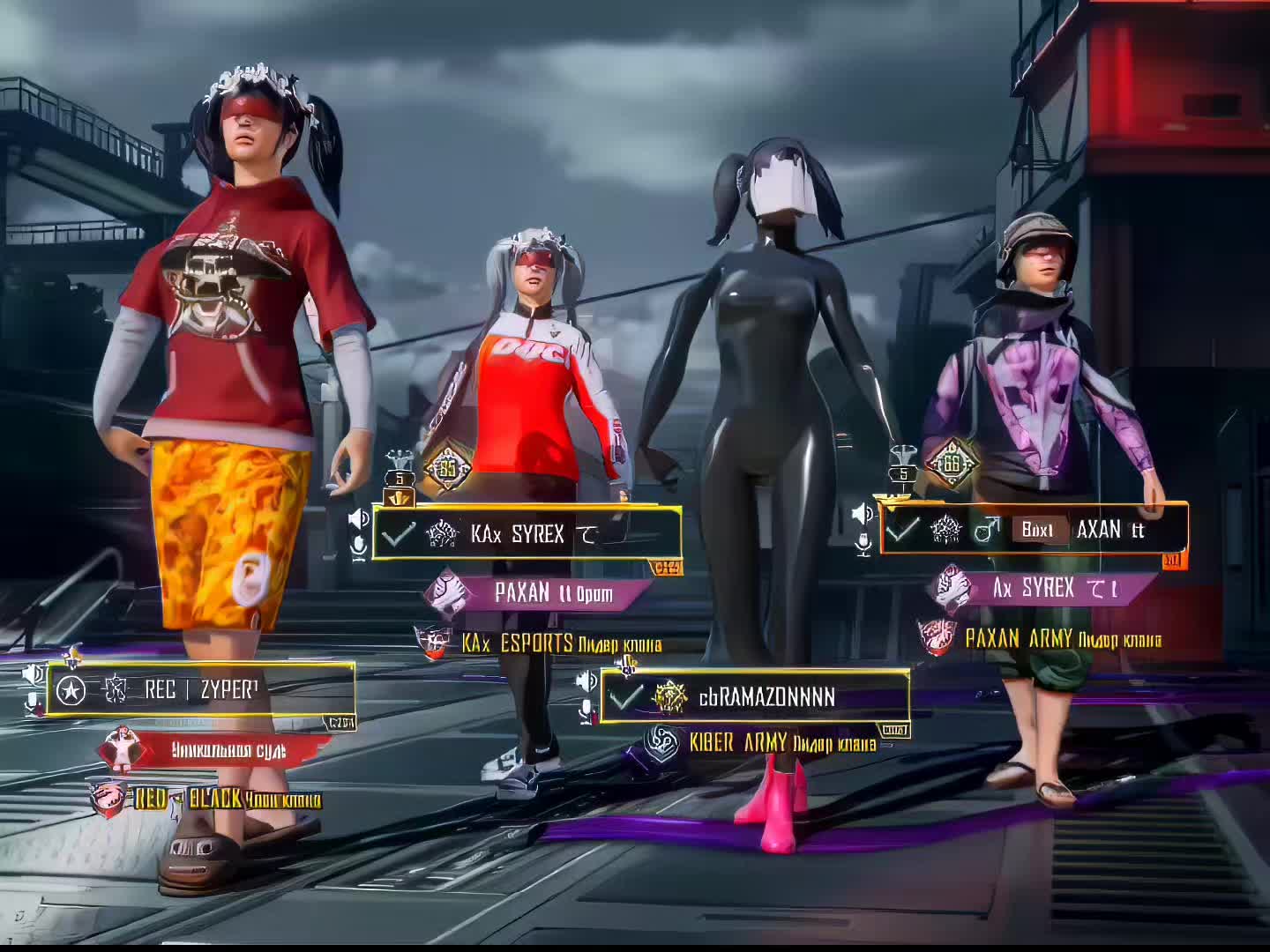Click the purple Ax SYREX title banner
The image size is (1270, 952).
[1056, 588]
